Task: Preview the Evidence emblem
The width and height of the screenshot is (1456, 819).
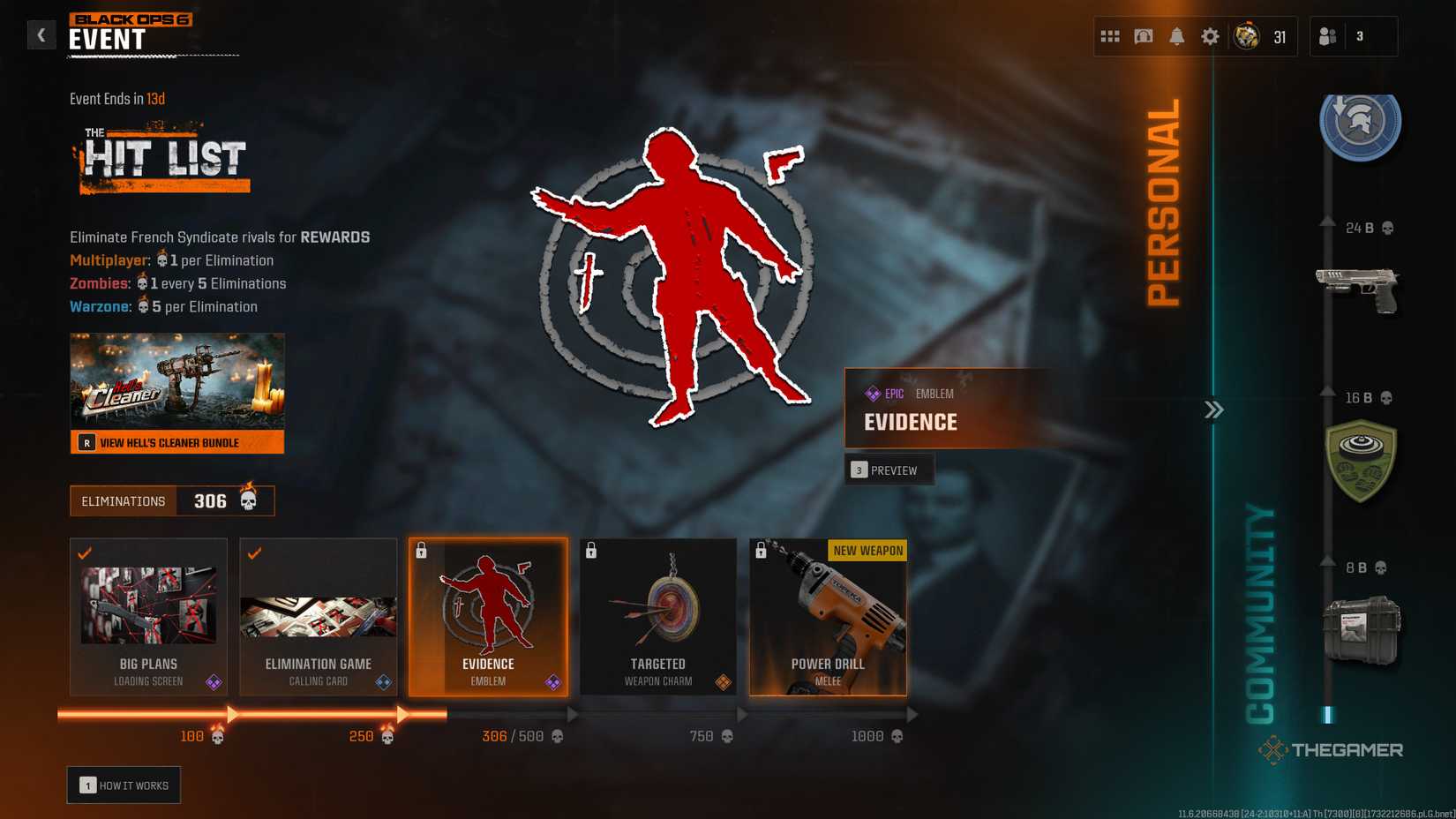Action: 889,470
